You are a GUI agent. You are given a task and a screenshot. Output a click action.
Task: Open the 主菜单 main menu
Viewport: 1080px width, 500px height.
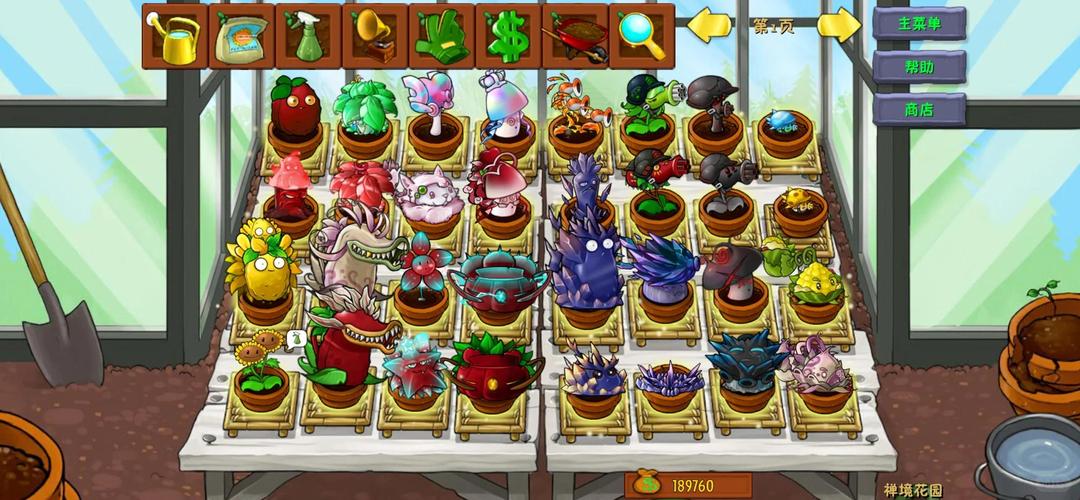tap(919, 23)
